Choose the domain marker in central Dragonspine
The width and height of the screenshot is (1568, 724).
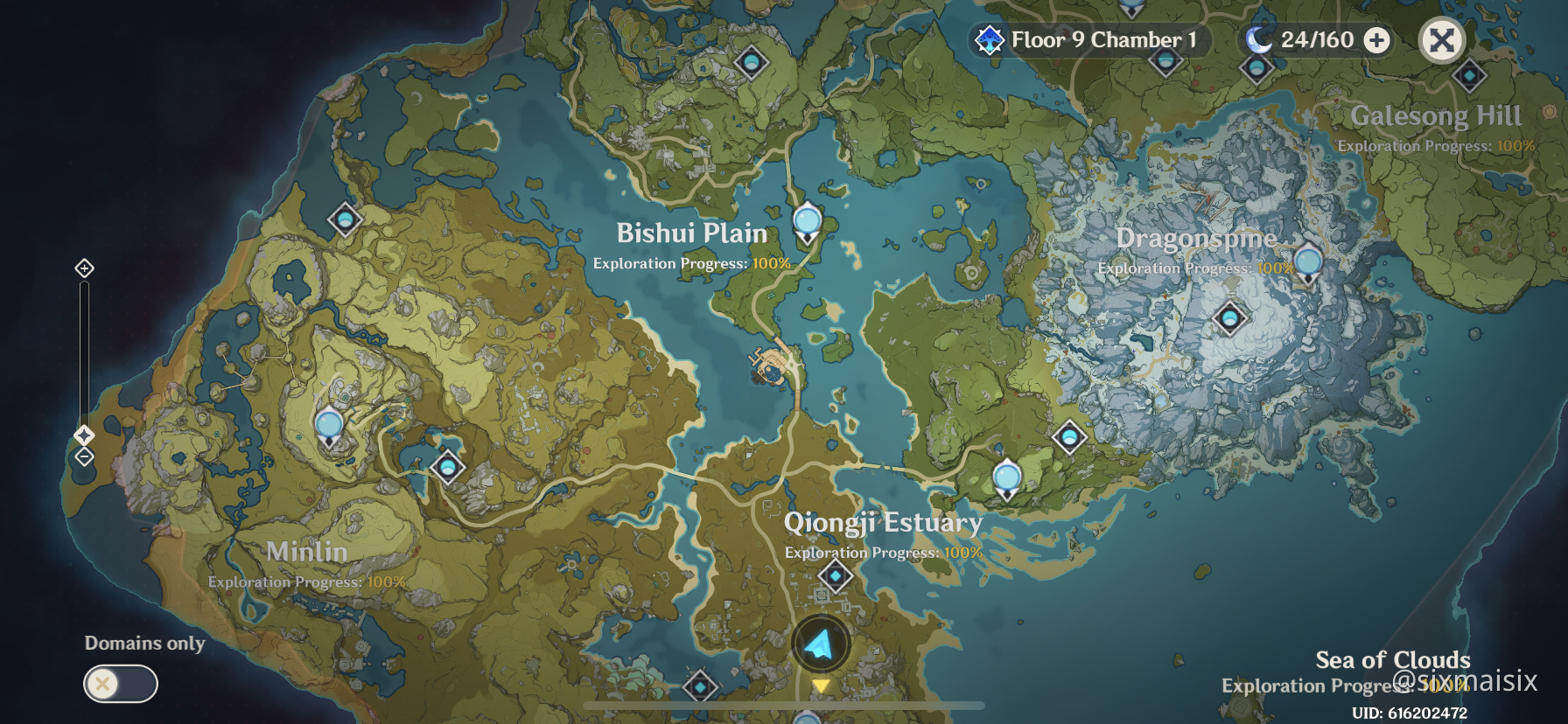pyautogui.click(x=1229, y=317)
